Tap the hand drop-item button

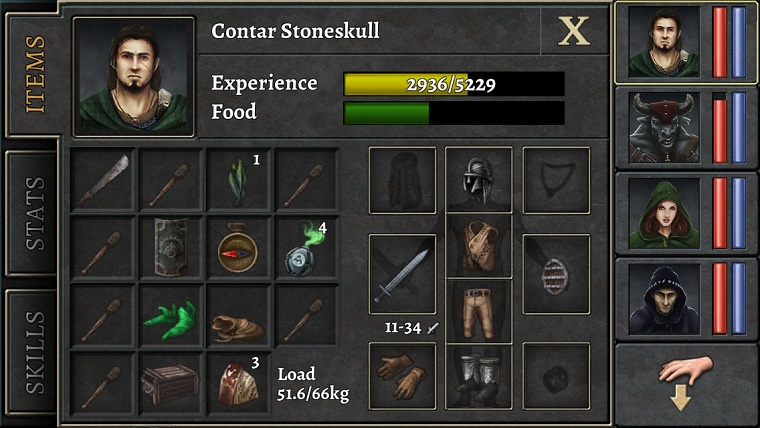686,381
